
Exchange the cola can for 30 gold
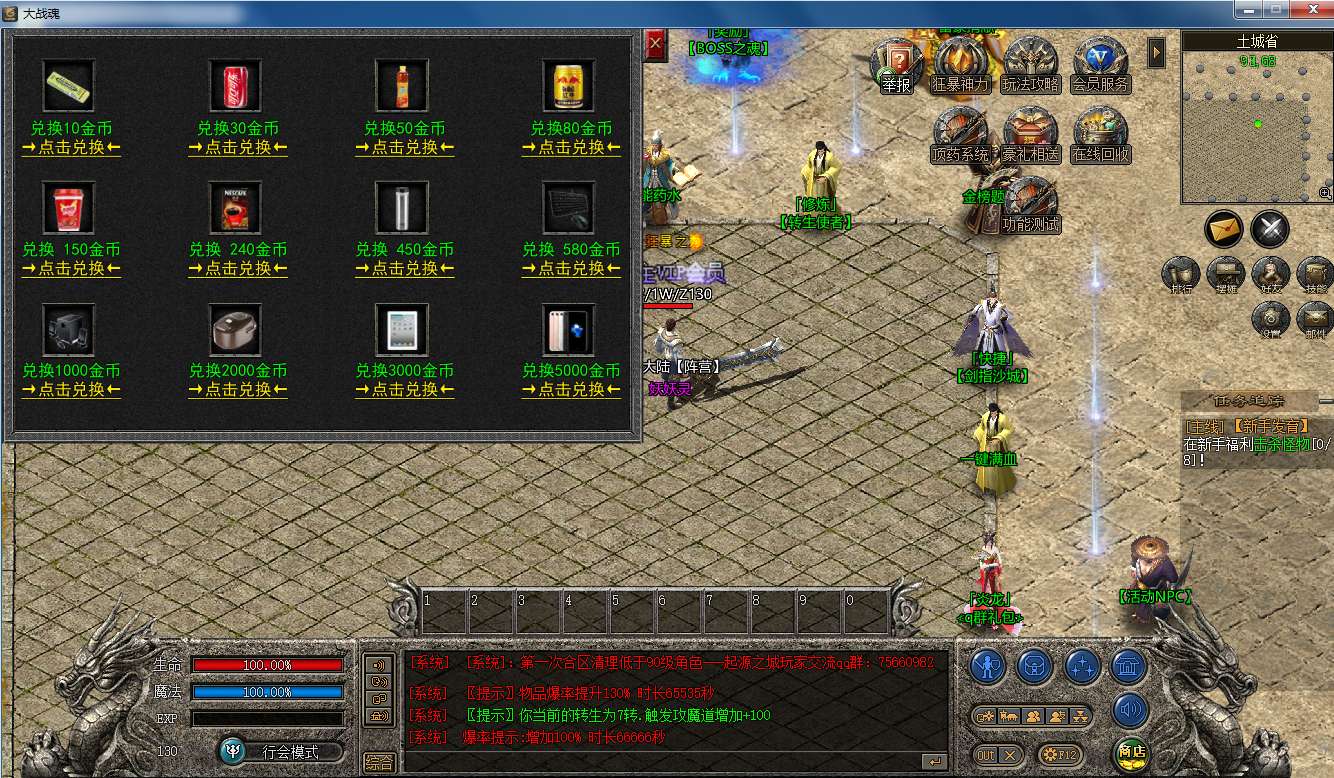[238, 148]
